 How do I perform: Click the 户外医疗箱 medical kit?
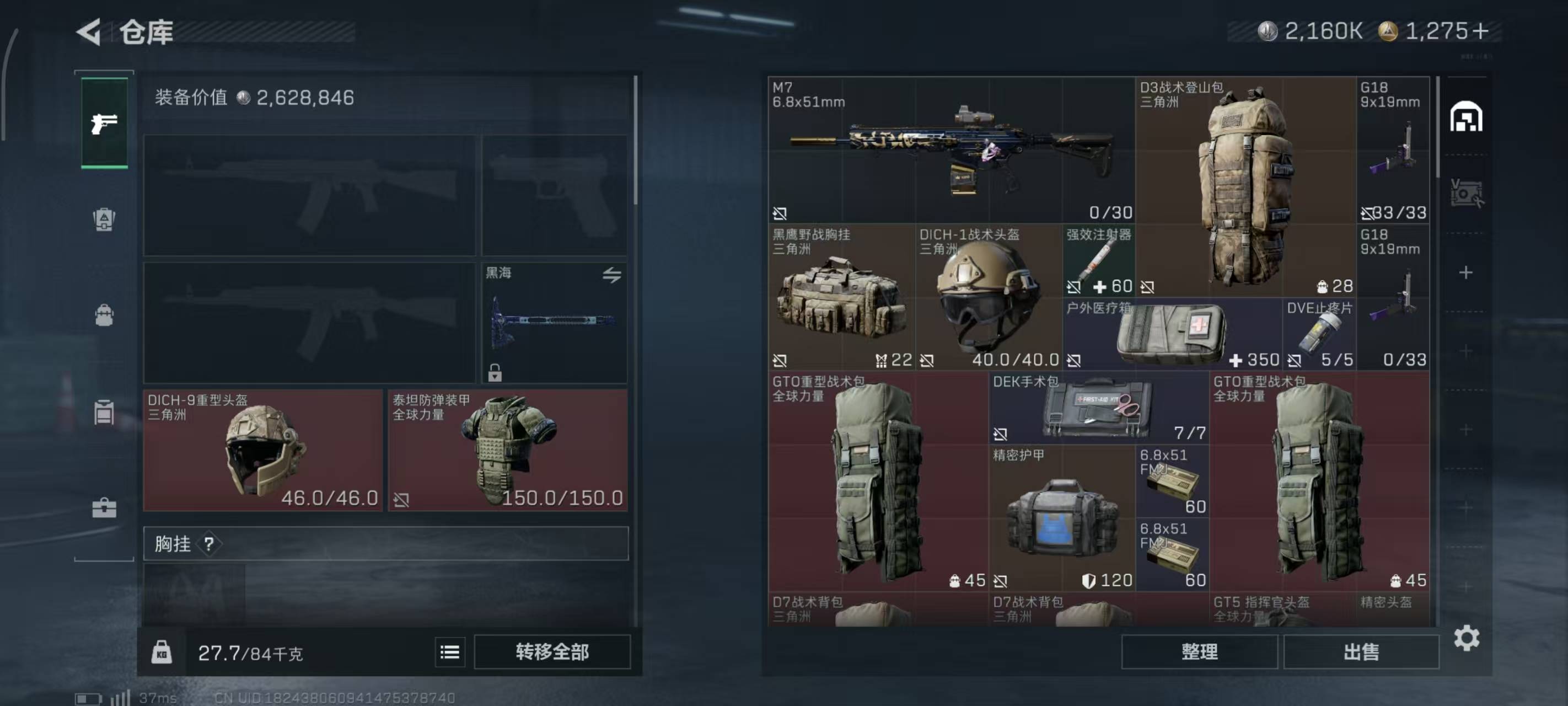tap(1172, 334)
